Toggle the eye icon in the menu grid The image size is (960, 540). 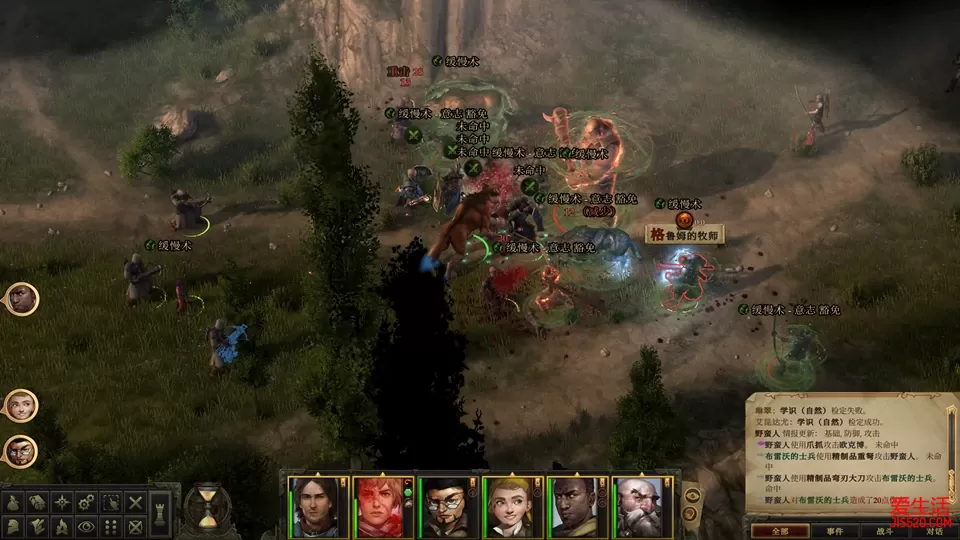86,525
